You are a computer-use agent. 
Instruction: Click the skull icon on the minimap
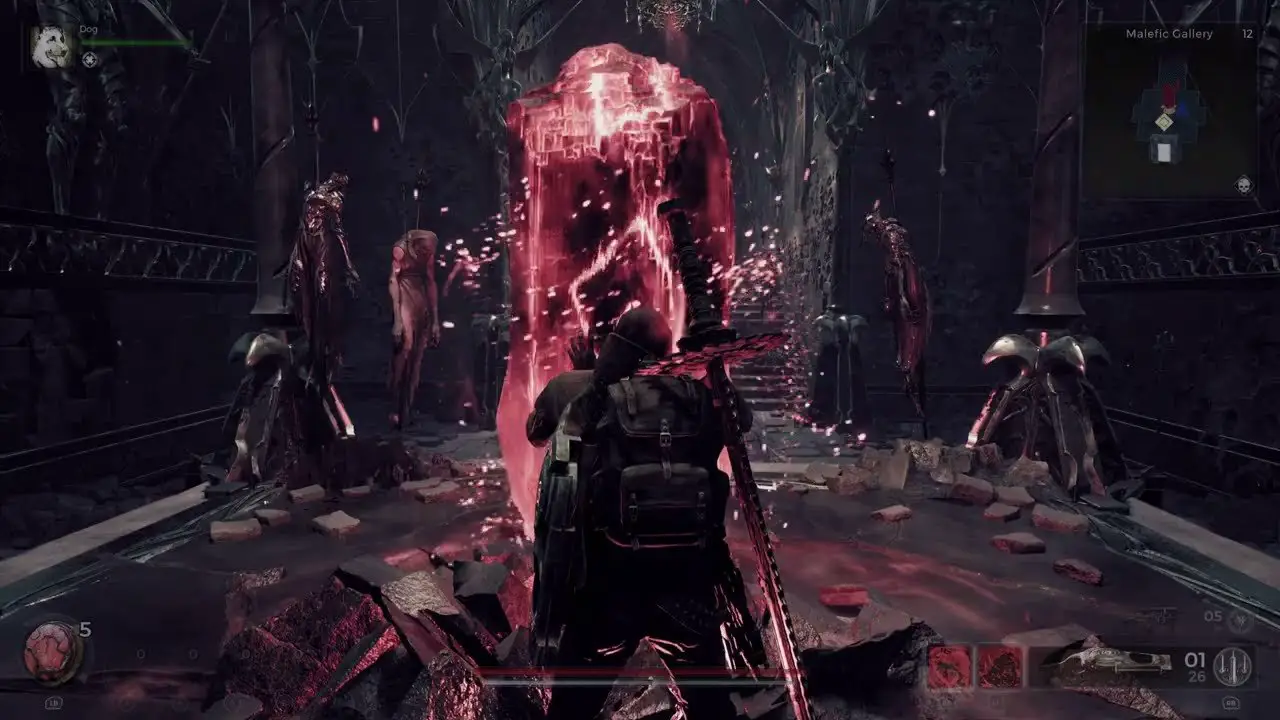tap(1241, 185)
